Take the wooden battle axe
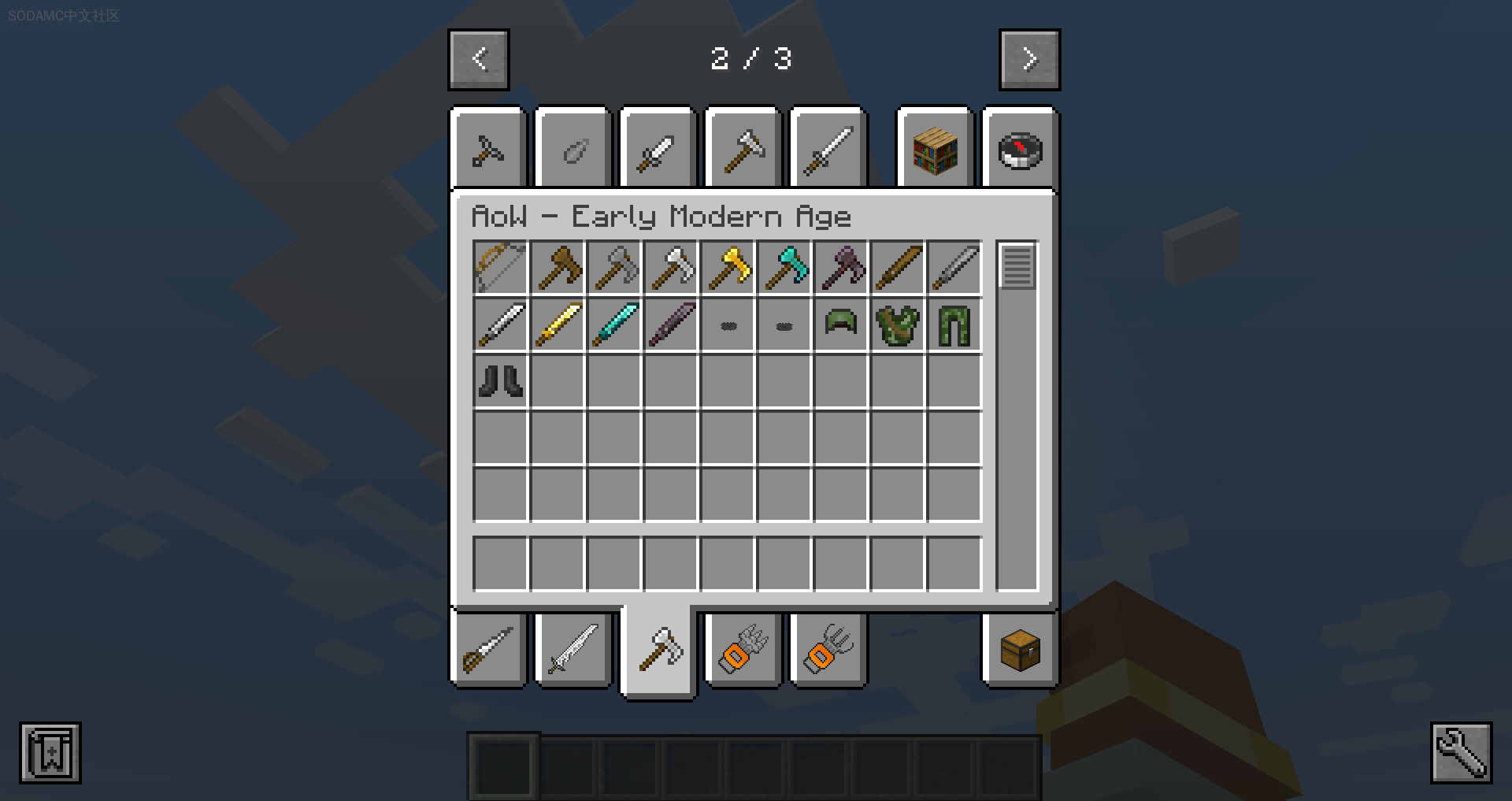 [x=558, y=268]
